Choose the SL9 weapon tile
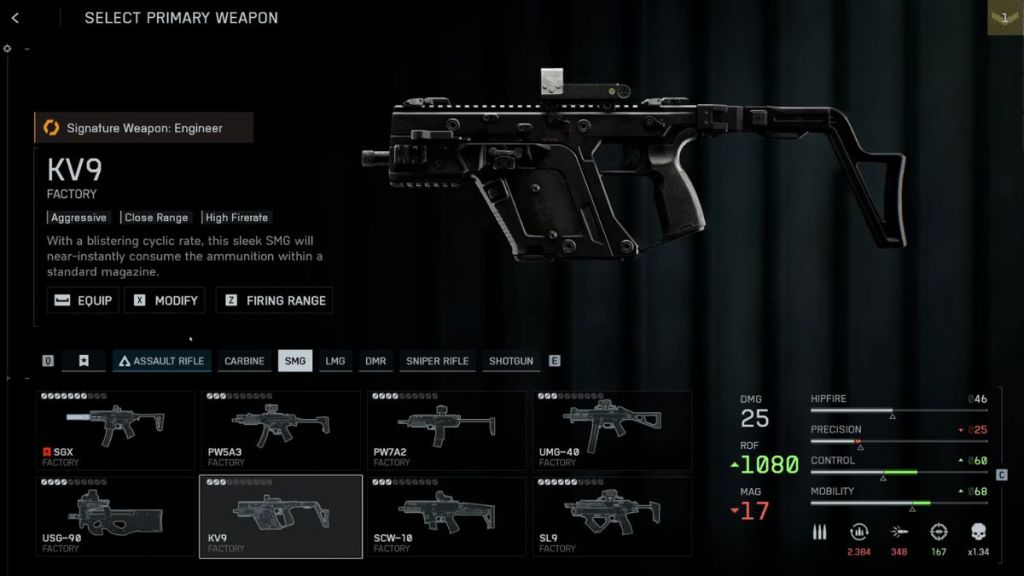Screen dimensions: 1024x576 pyautogui.click(x=611, y=516)
